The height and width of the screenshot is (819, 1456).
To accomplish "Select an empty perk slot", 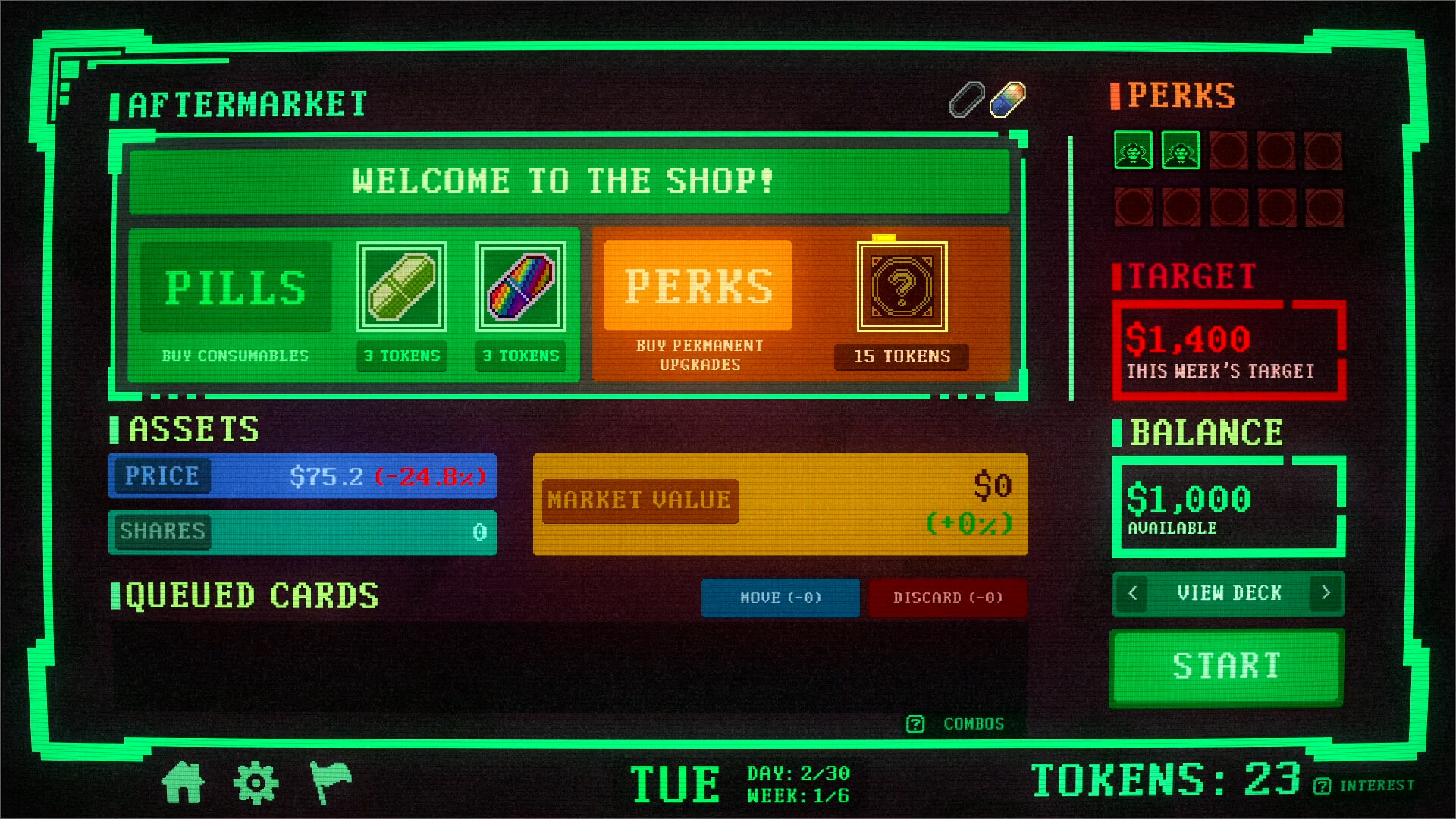I will [1228, 152].
